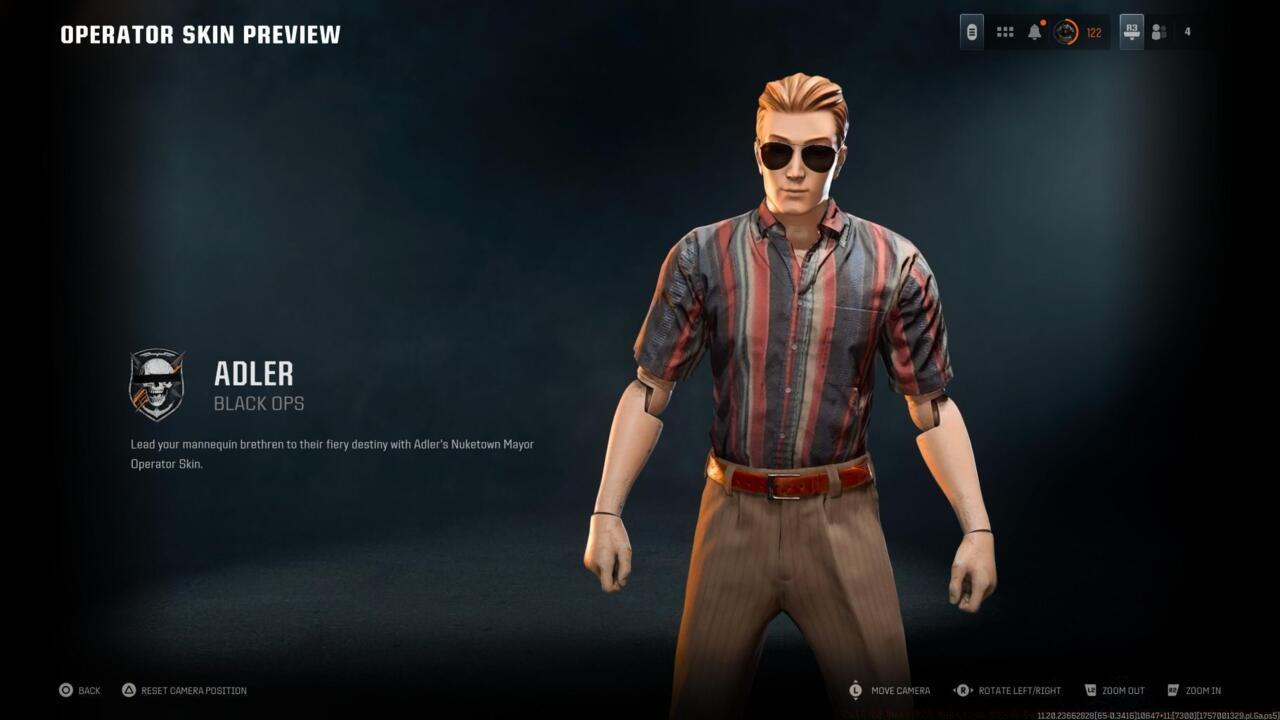Open the social R3 panel icon
1280x720 pixels.
[x=1131, y=31]
